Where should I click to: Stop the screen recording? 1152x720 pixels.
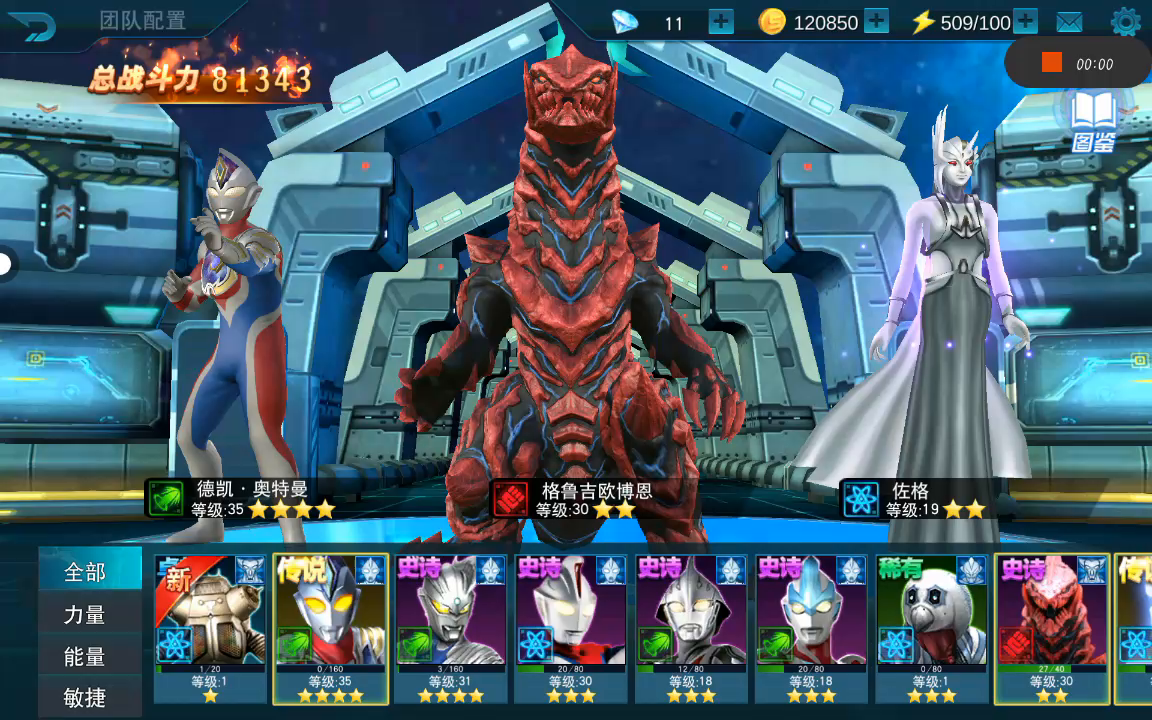pyautogui.click(x=1051, y=63)
